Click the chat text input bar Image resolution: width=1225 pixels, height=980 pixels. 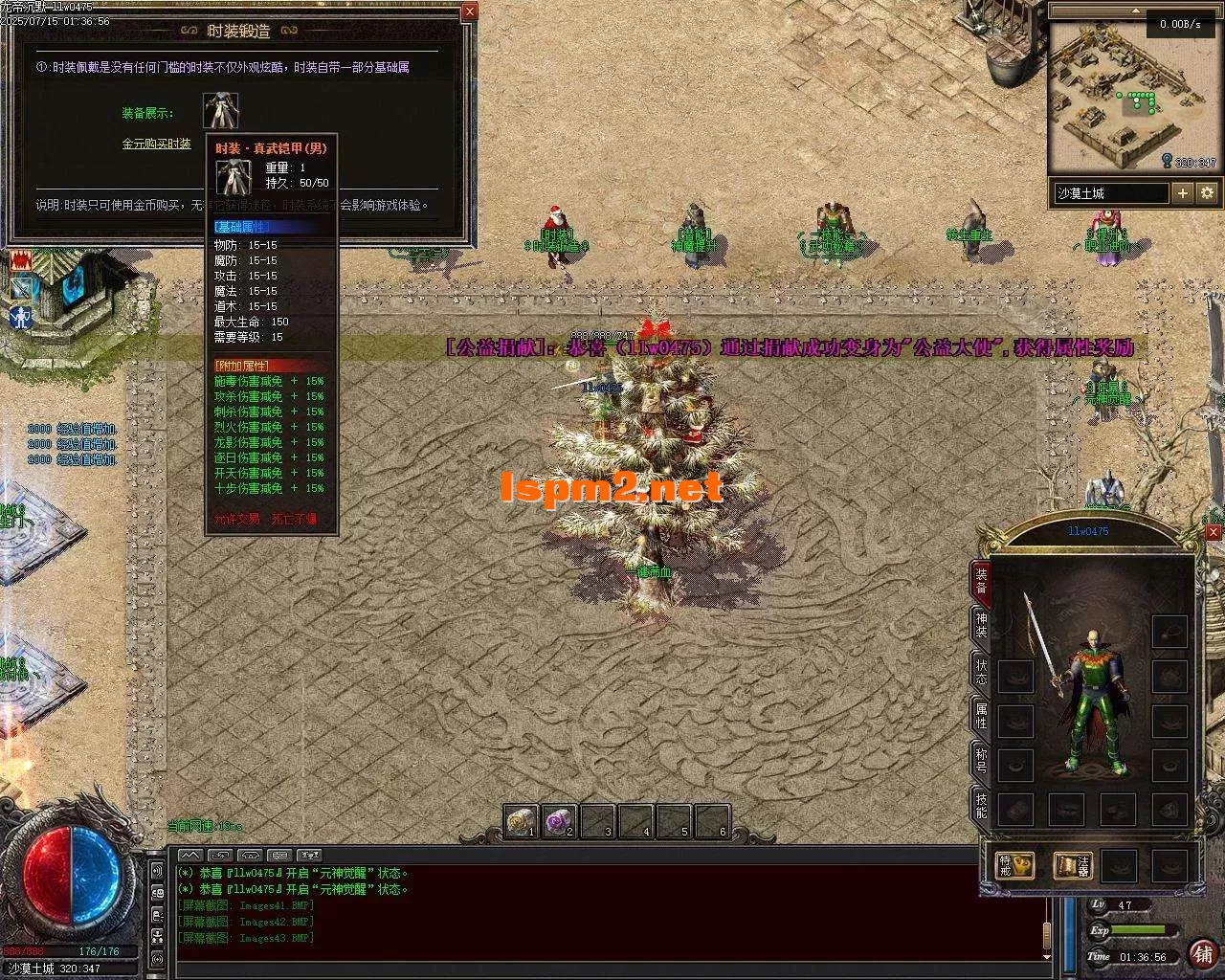612,968
